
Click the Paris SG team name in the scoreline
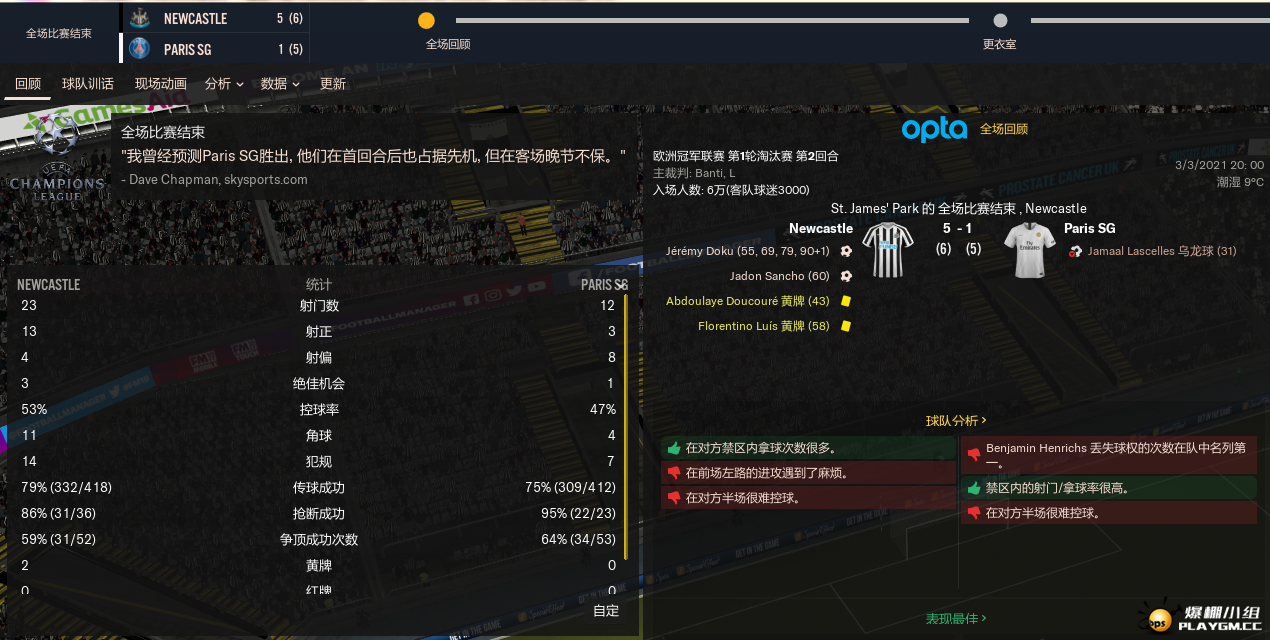click(1090, 229)
